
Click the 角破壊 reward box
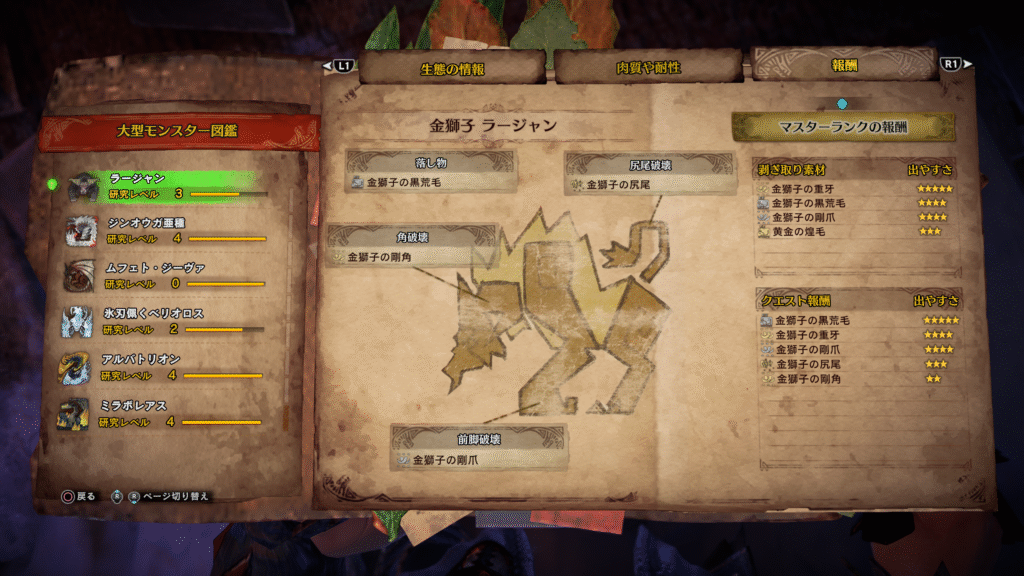413,246
